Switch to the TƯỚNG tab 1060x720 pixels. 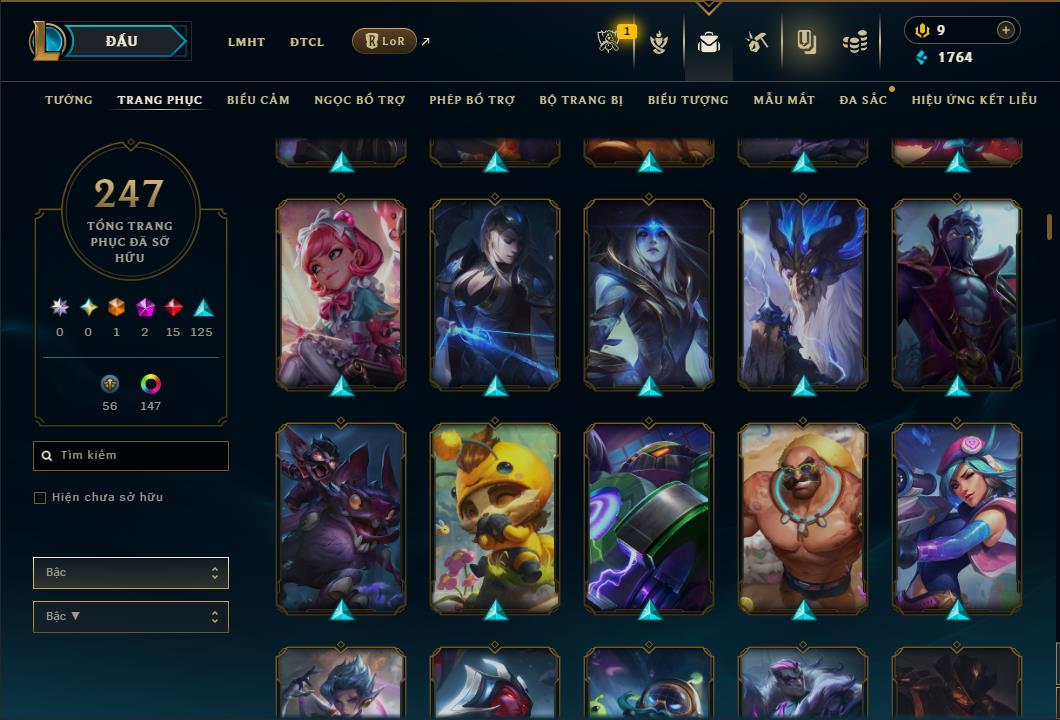(69, 100)
